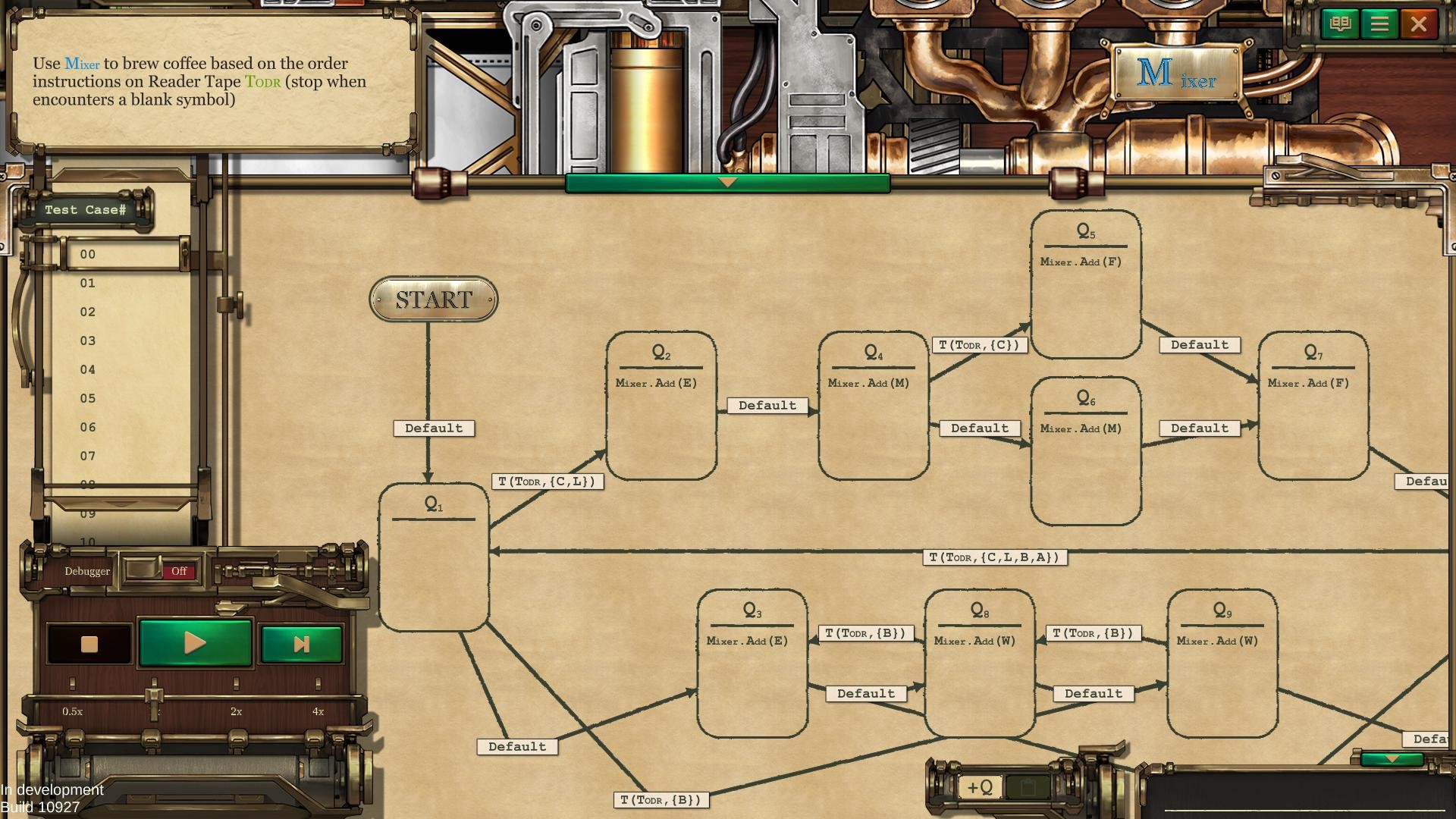Collapse the tape panel with the top green arrow
1456x819 pixels.
(x=727, y=183)
